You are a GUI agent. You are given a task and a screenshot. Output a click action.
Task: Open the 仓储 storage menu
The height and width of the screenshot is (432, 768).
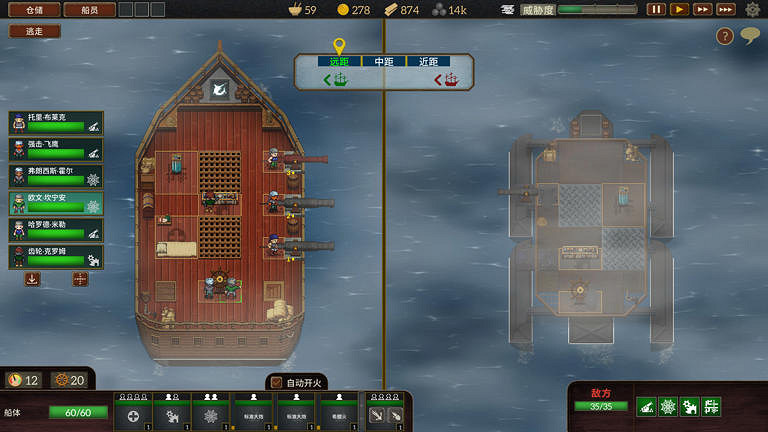(33, 10)
